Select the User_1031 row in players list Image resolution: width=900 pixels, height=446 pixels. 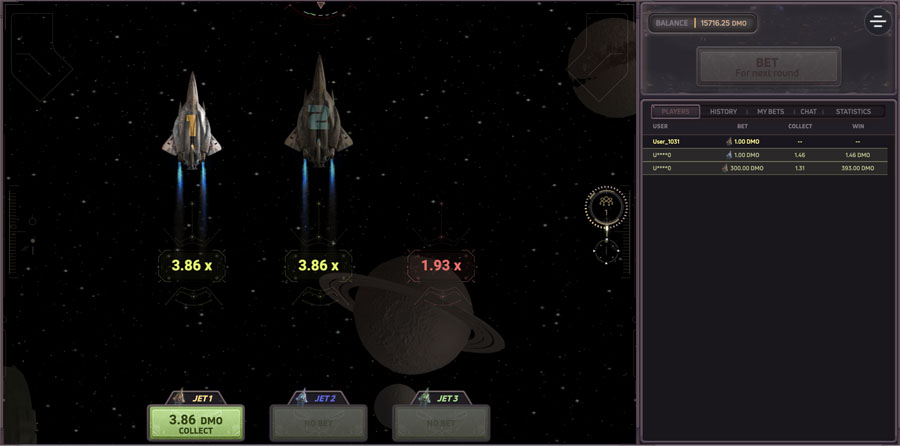[768, 142]
